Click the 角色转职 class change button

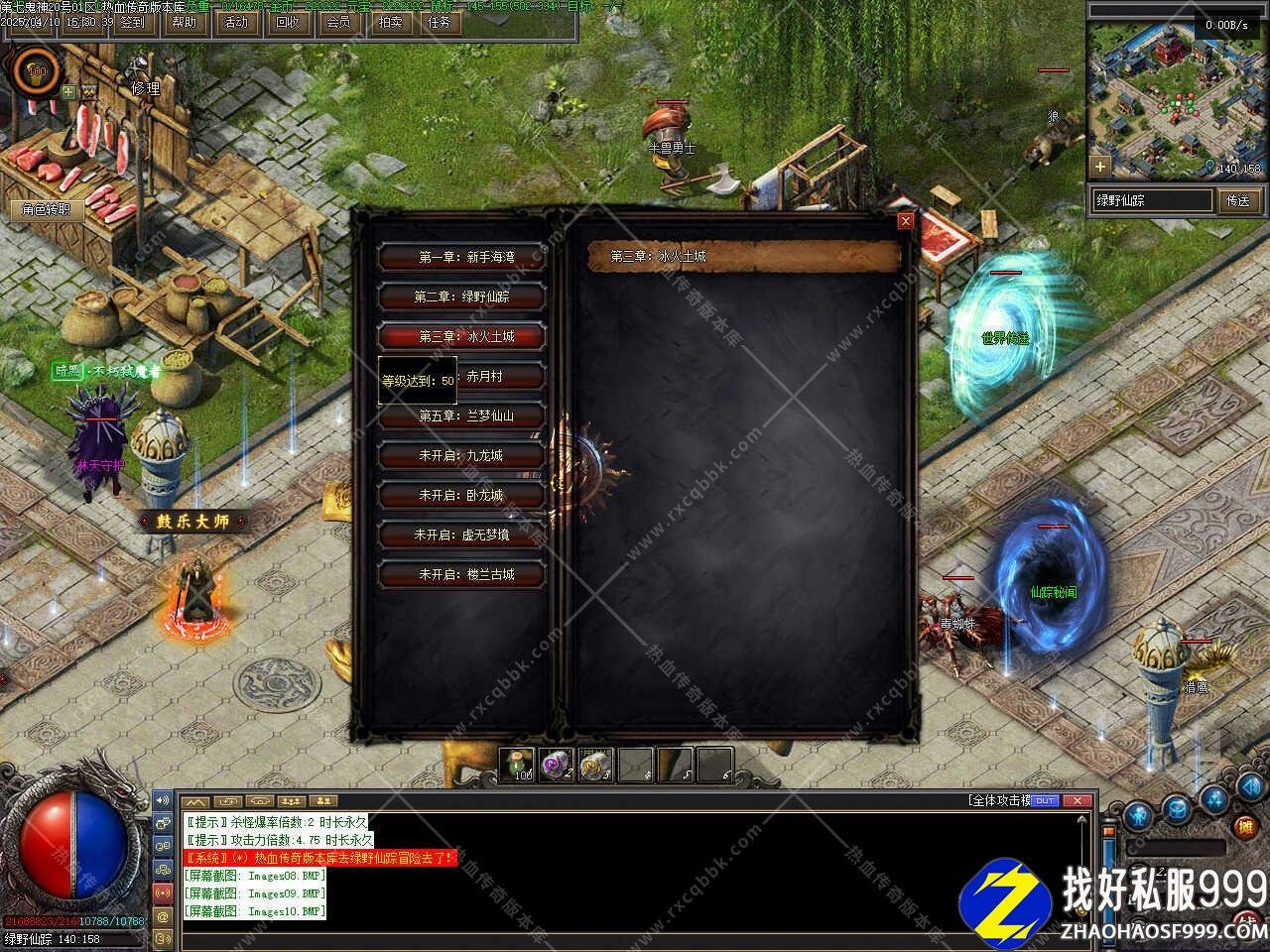pos(47,209)
